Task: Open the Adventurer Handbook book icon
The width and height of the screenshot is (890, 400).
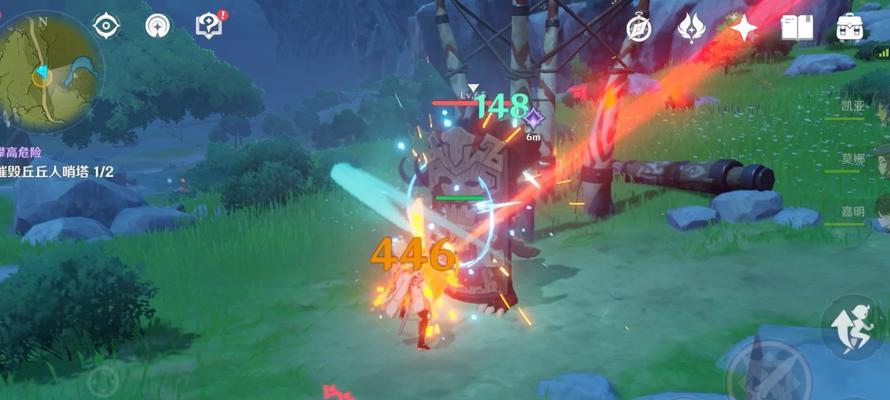Action: coord(797,28)
